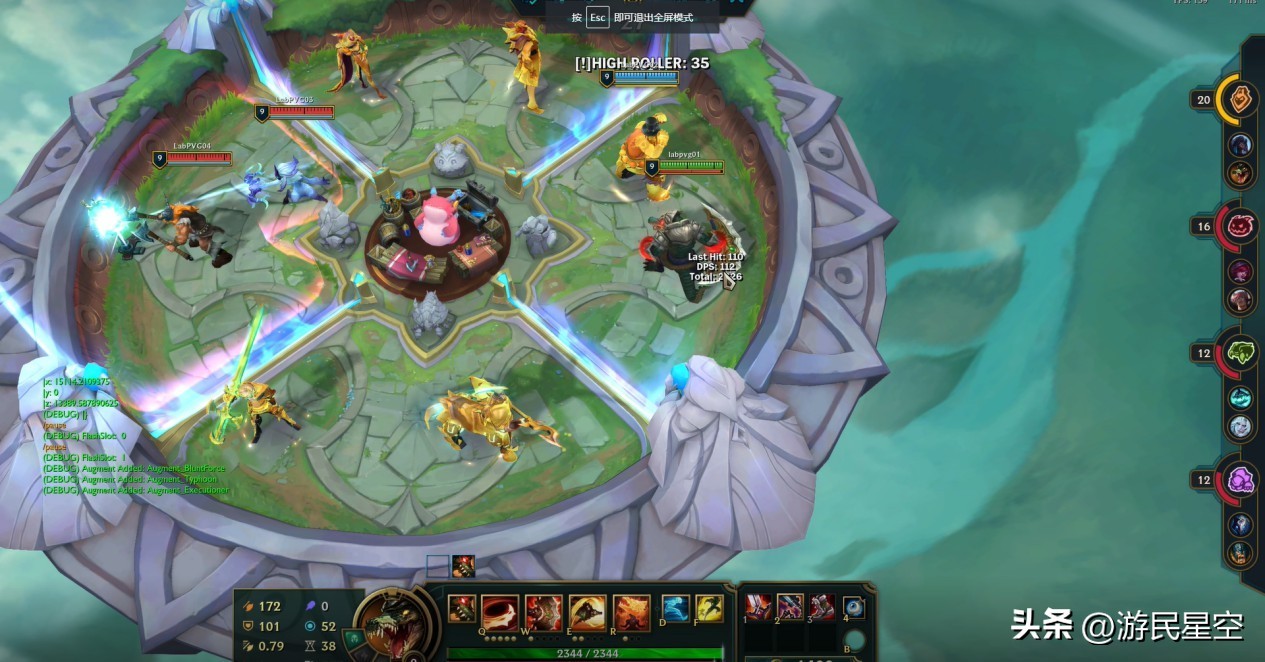Viewport: 1265px width, 662px height.
Task: Click the recall button marked B
Action: 854,640
